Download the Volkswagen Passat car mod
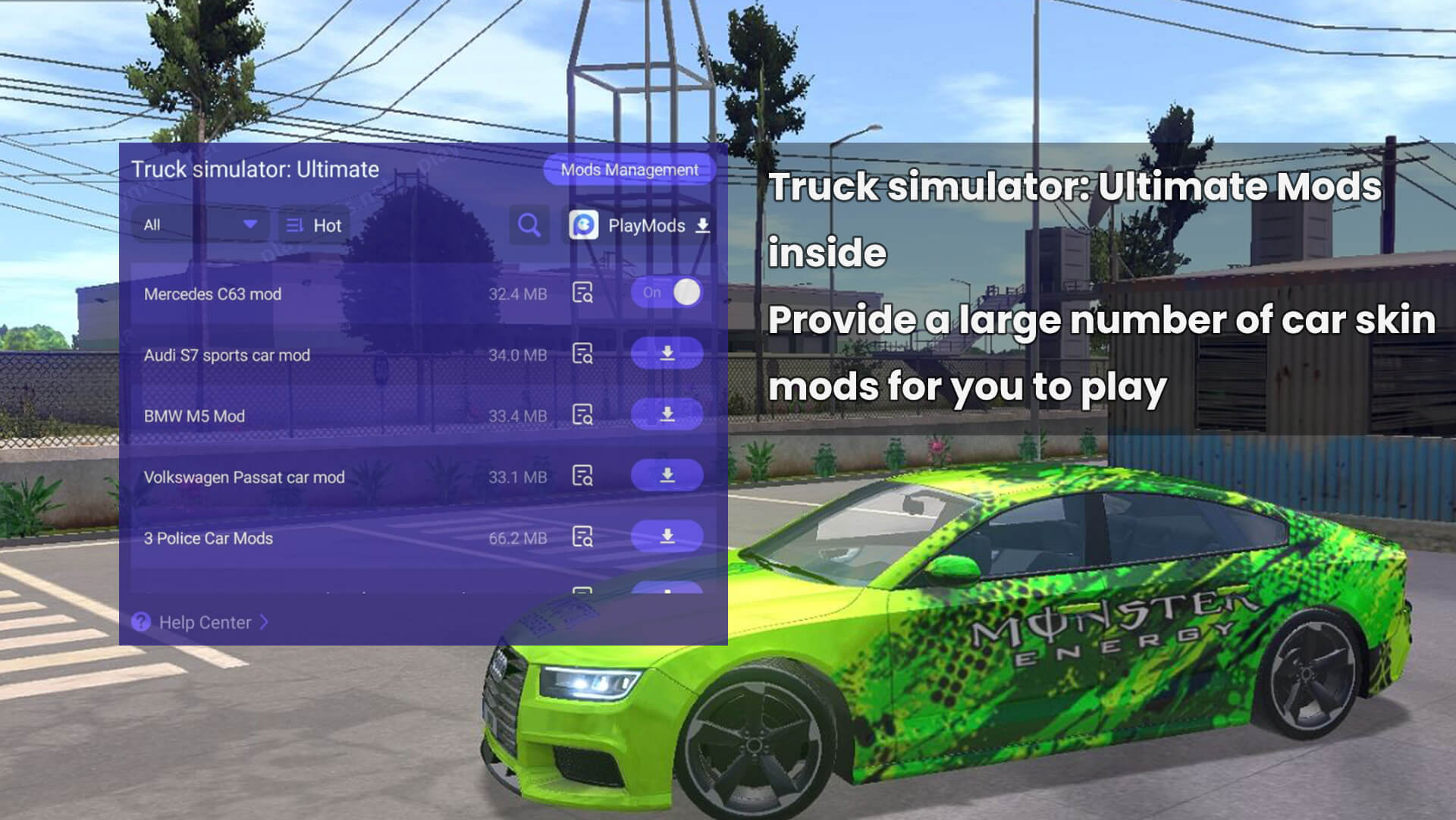Viewport: 1456px width, 820px height. (x=667, y=476)
